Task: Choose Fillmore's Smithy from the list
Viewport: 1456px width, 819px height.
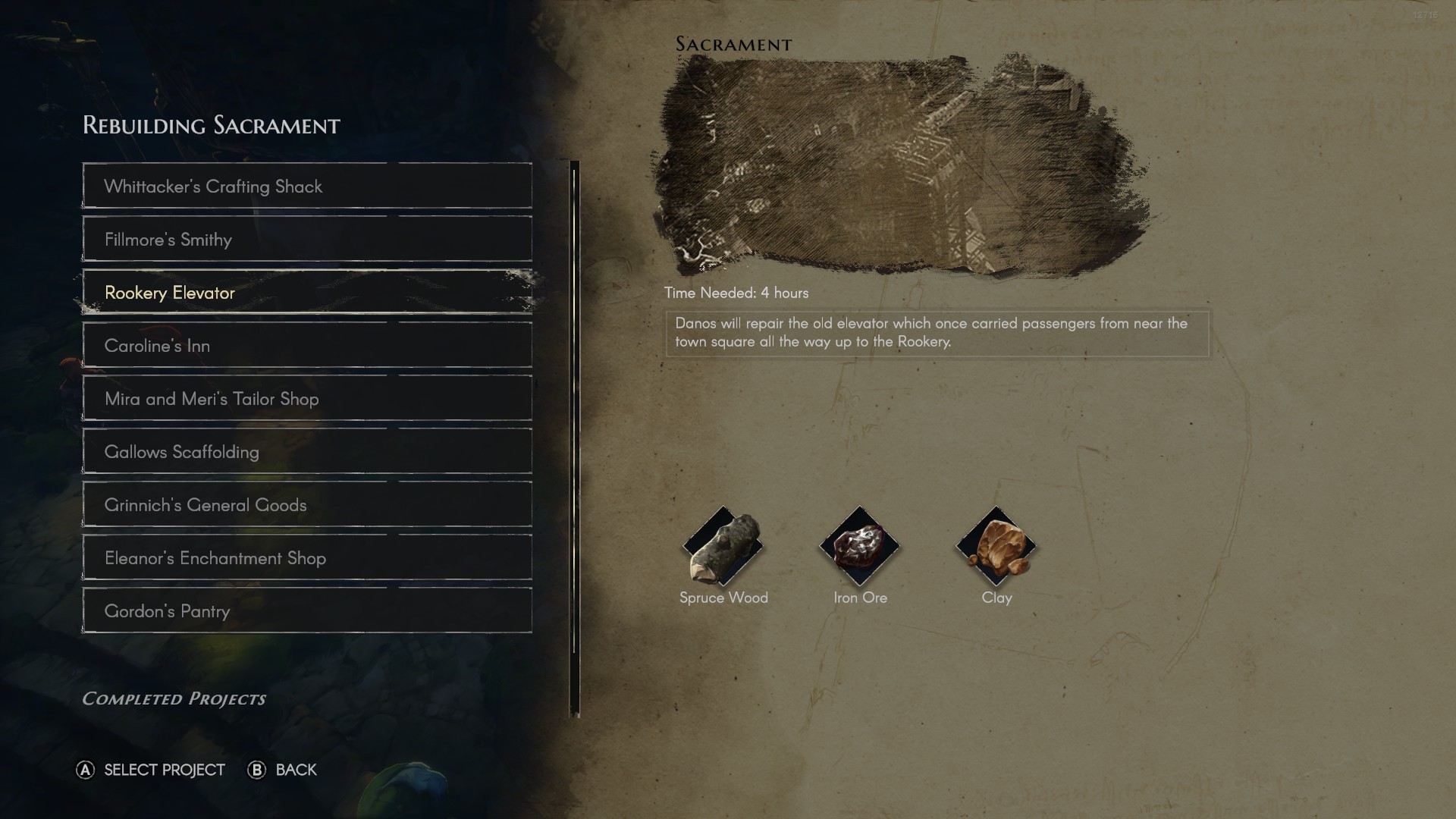Action: click(x=306, y=239)
